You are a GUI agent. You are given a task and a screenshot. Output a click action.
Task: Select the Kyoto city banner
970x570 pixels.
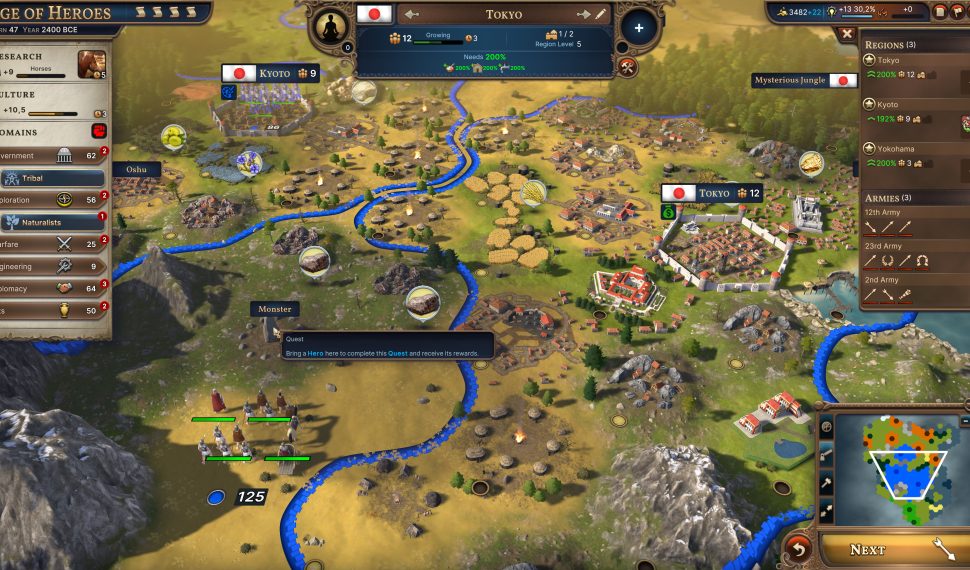pyautogui.click(x=269, y=73)
